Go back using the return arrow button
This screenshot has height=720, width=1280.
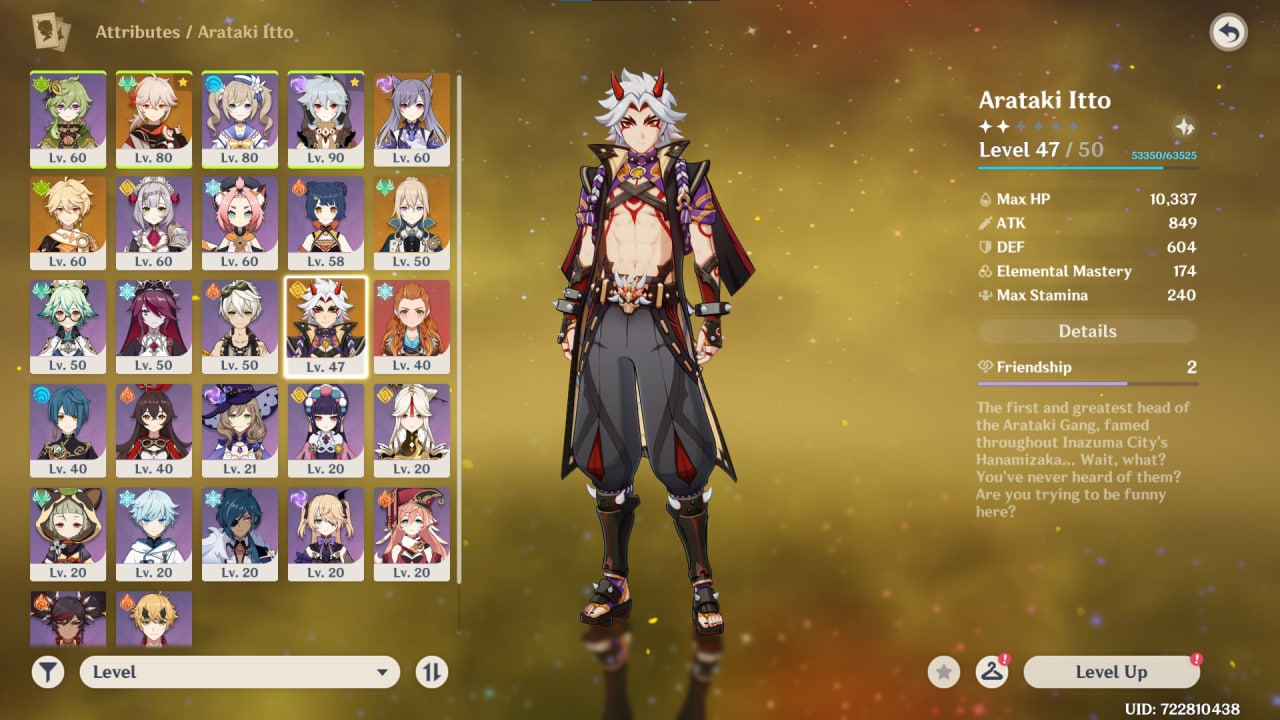point(1229,33)
